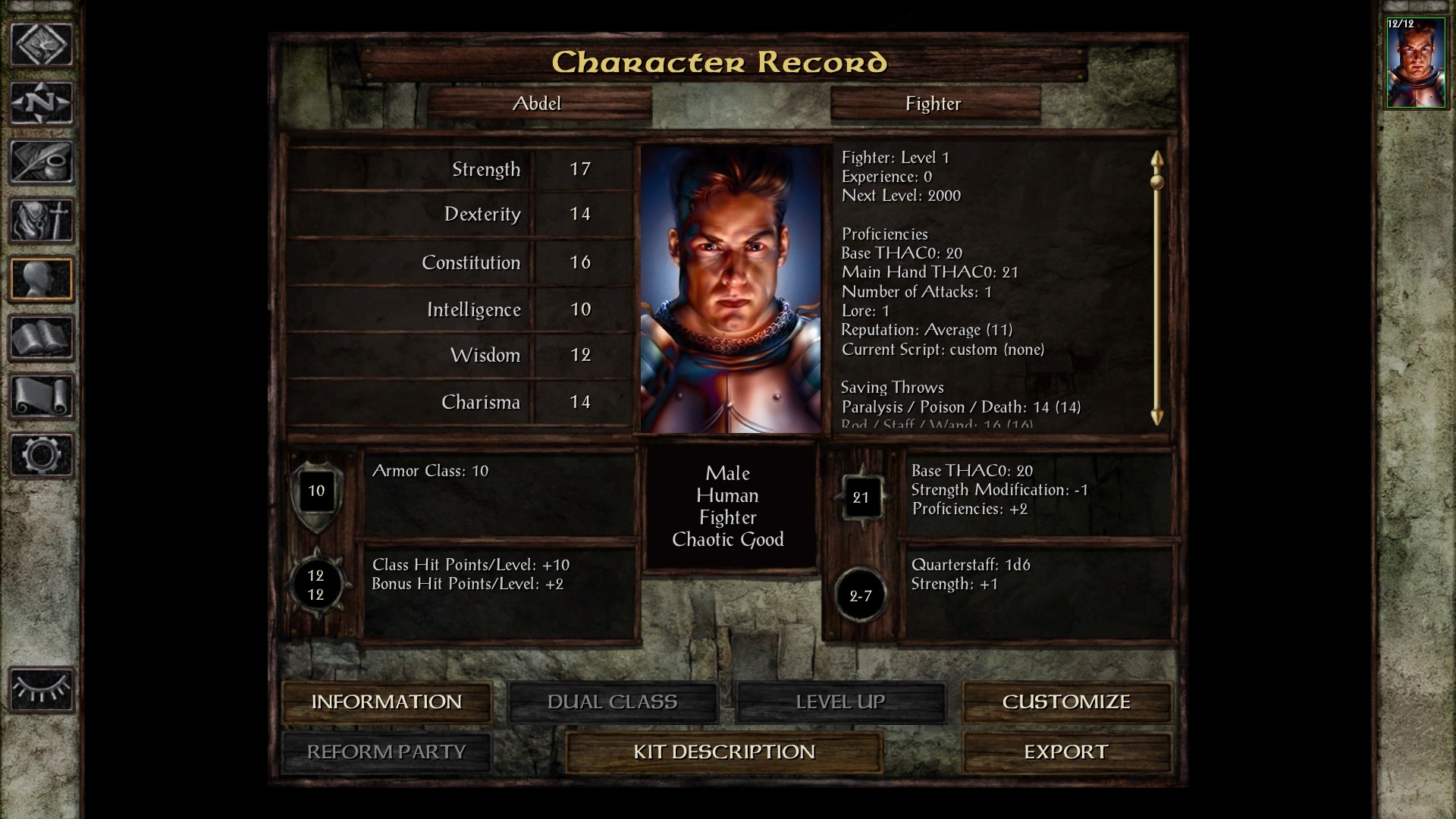1456x819 pixels.
Task: Show the Kit Description
Action: (x=724, y=752)
